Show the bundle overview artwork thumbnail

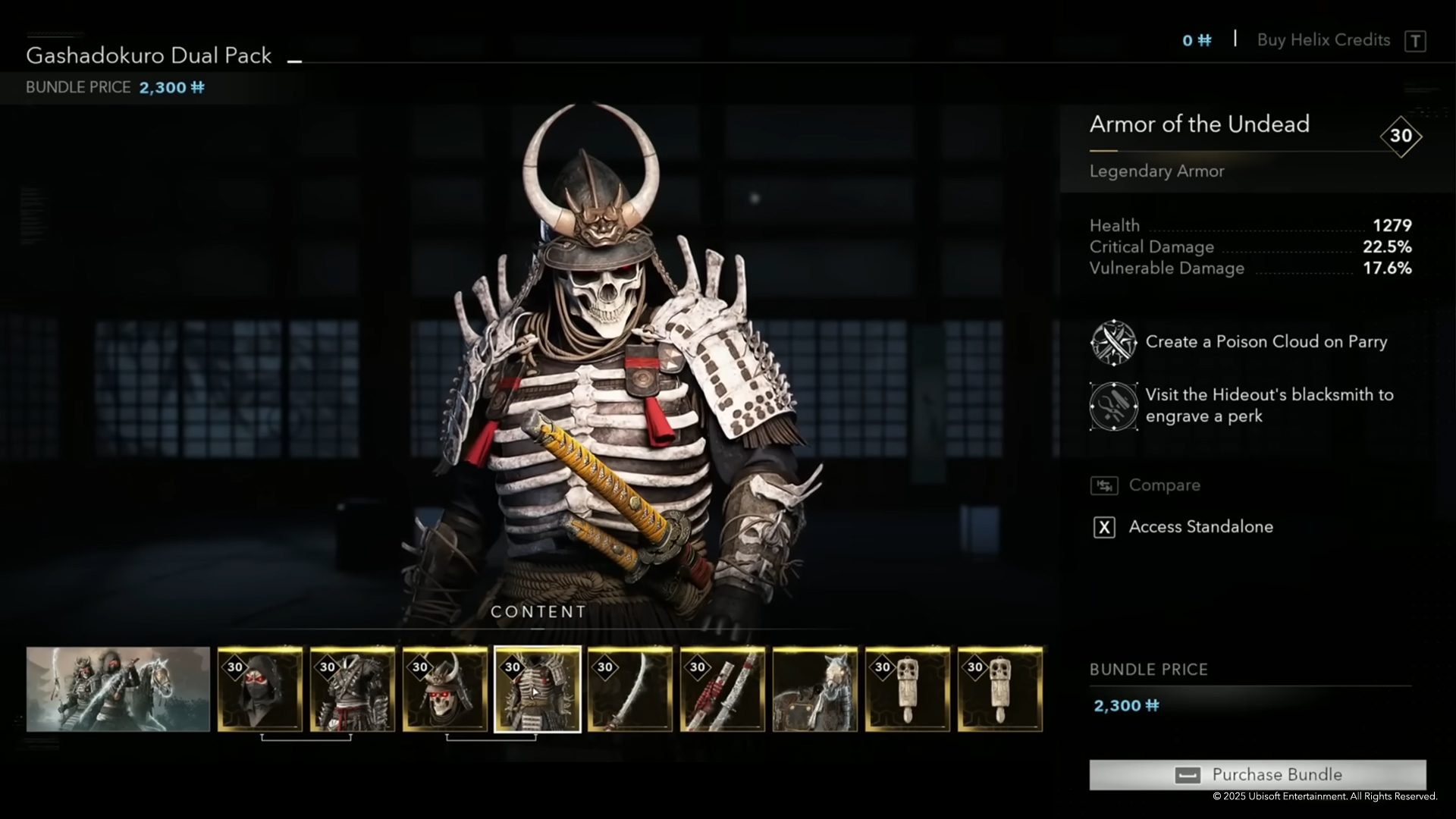(x=118, y=689)
